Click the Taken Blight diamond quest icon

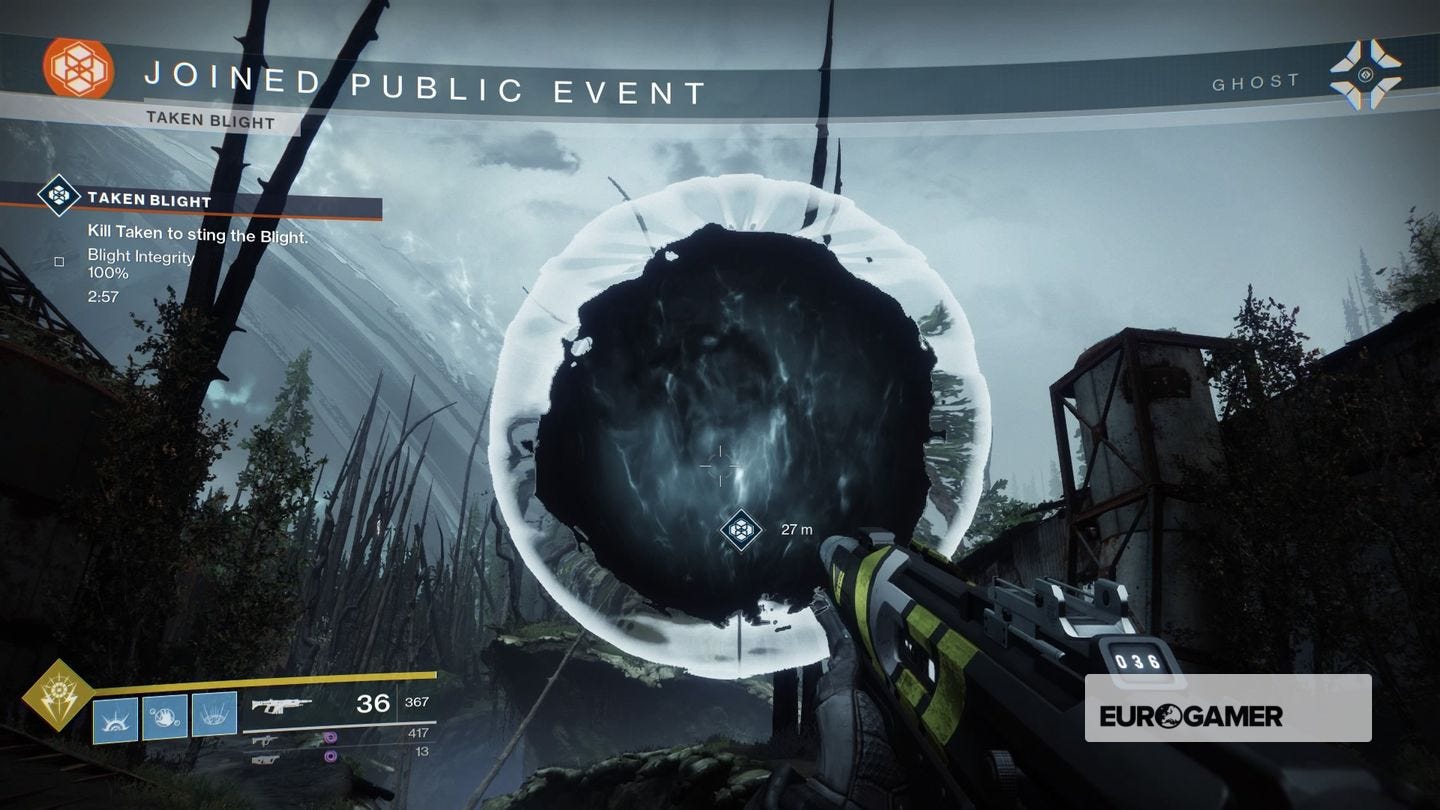point(58,197)
